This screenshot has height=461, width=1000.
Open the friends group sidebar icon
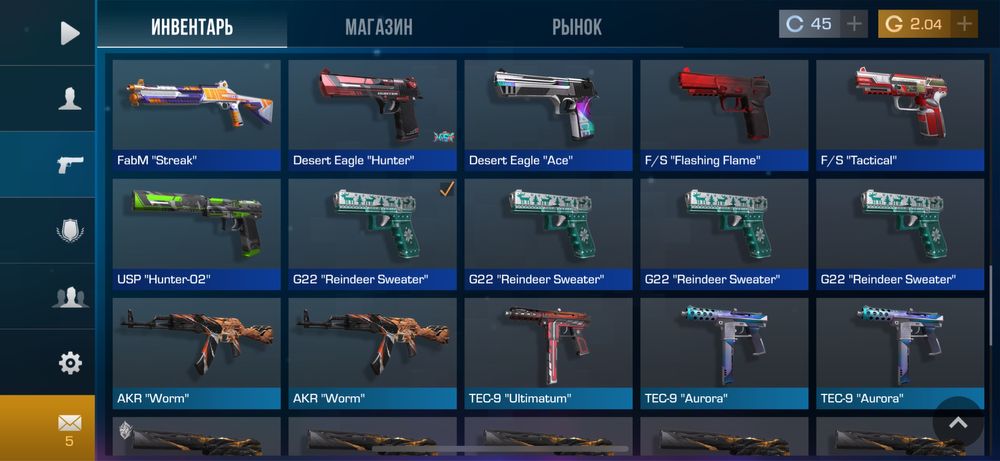pyautogui.click(x=69, y=297)
